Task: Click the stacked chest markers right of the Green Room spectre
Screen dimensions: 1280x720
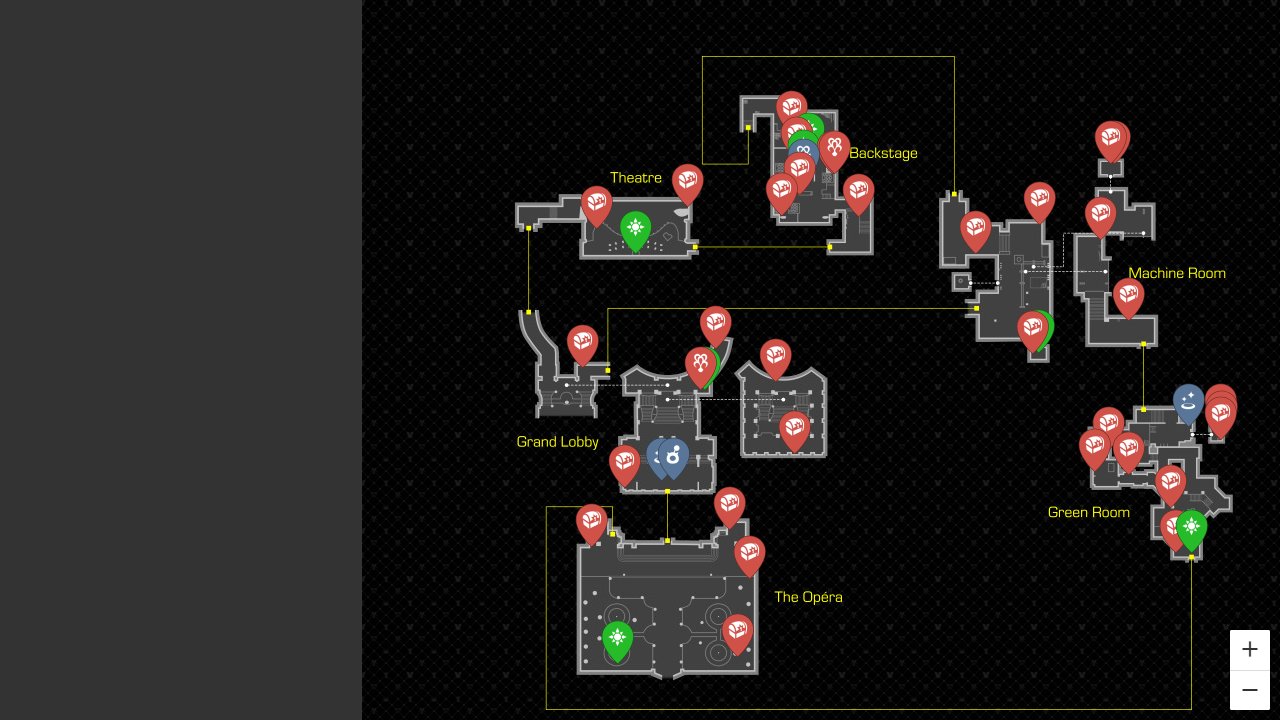Action: tap(1220, 410)
